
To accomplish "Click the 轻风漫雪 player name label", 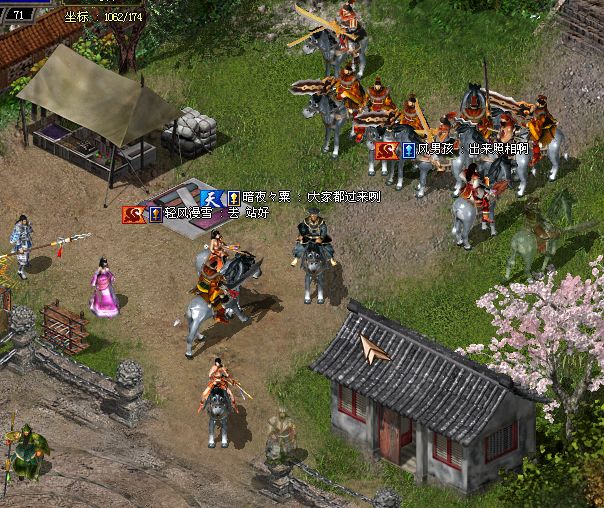I will pyautogui.click(x=191, y=214).
